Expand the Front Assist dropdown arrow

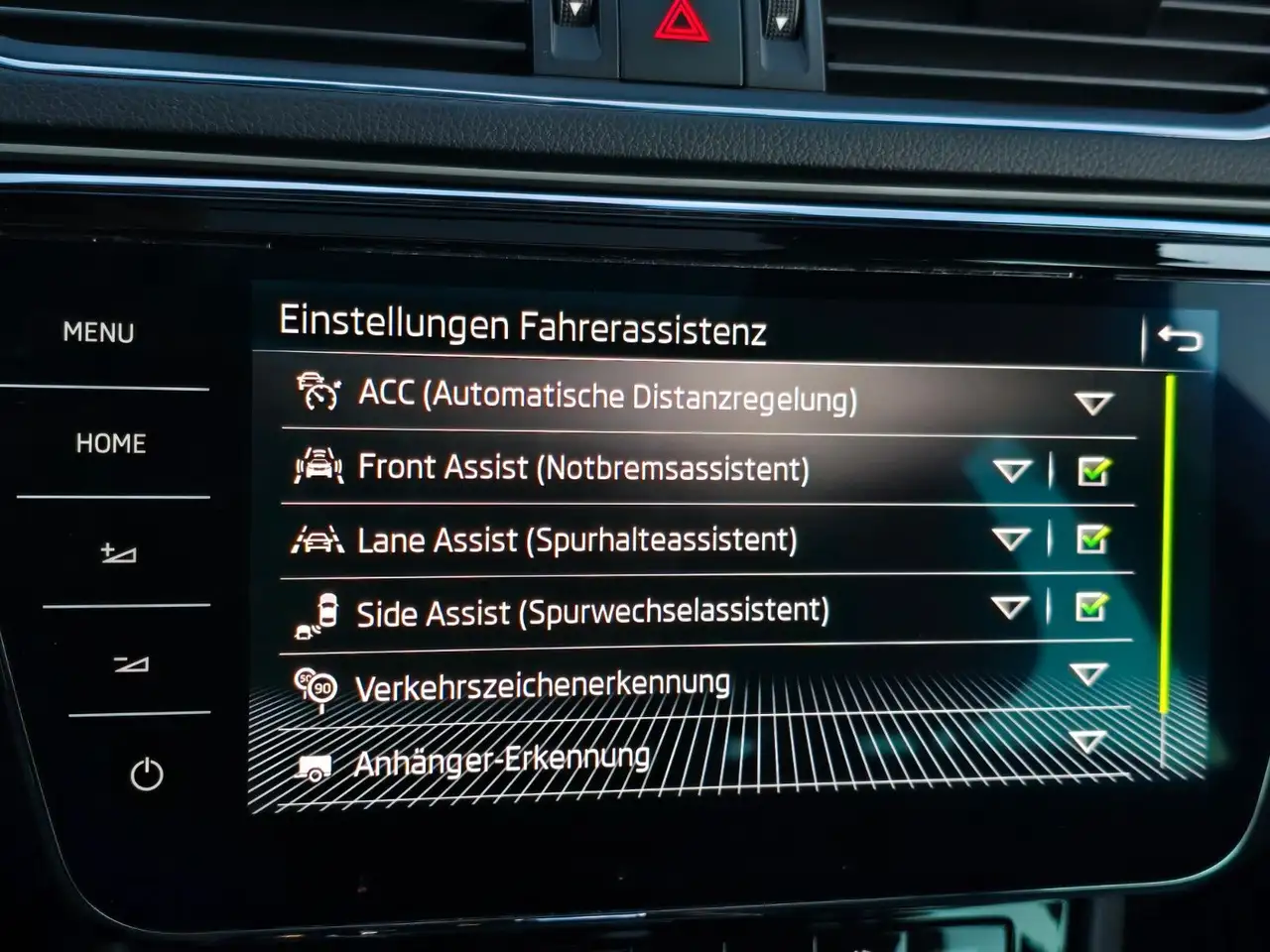pos(1012,470)
